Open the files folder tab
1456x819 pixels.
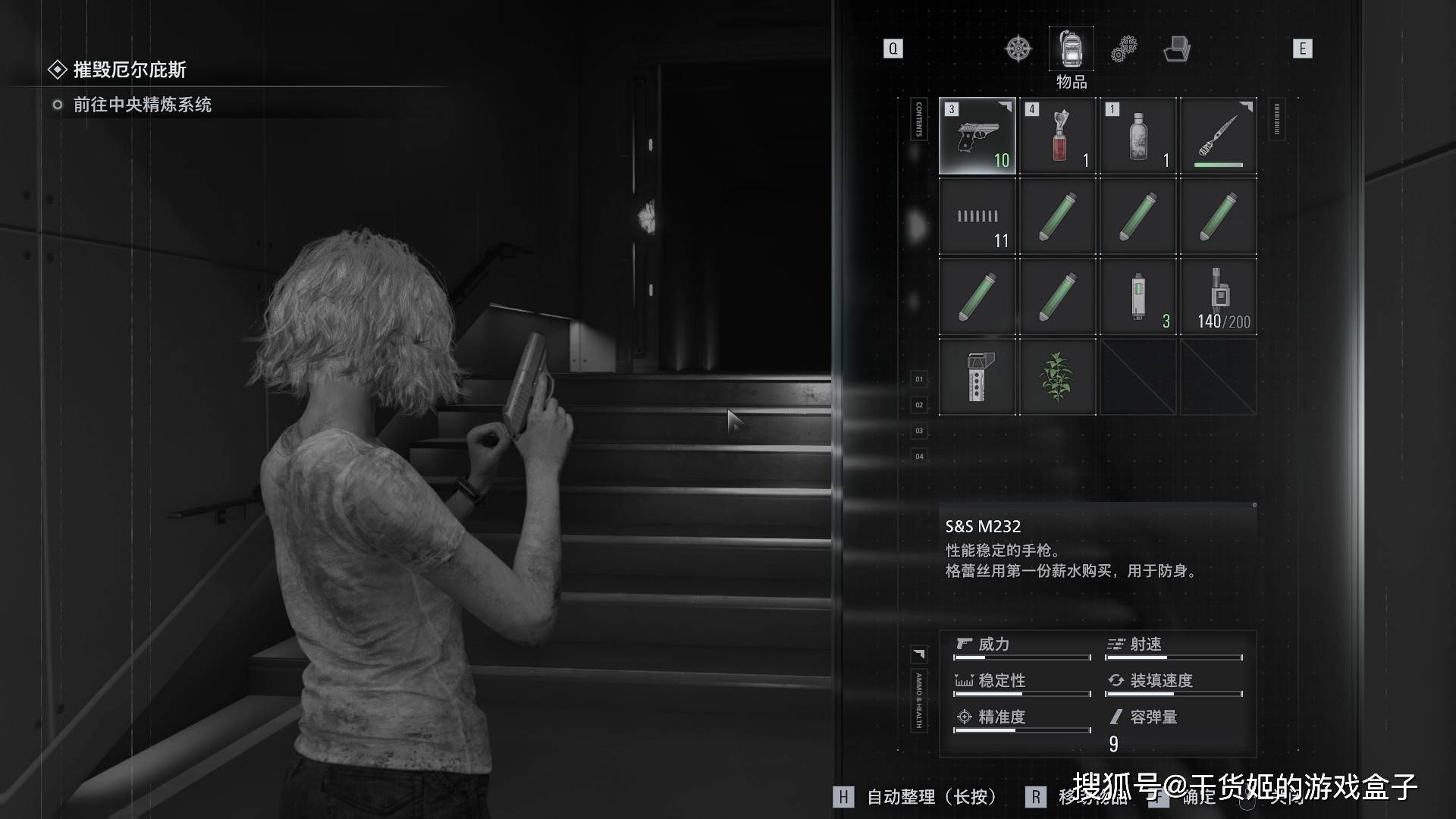coord(1176,49)
